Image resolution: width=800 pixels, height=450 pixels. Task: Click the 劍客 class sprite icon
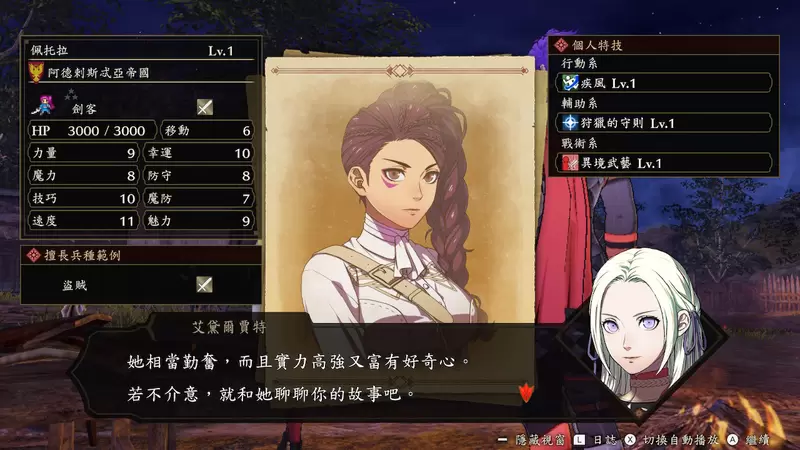[x=45, y=106]
